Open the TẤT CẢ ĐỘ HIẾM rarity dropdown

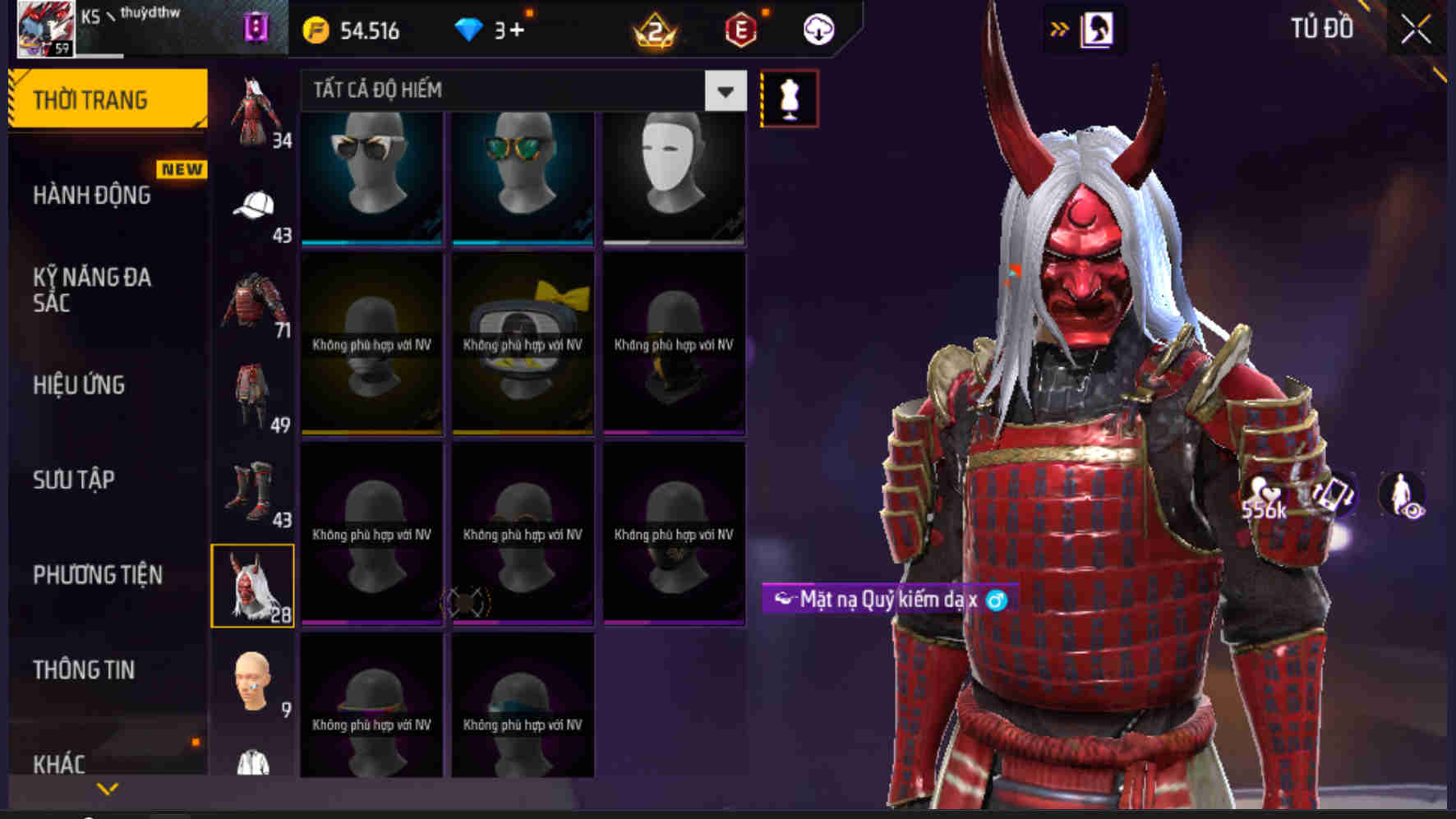tap(518, 90)
